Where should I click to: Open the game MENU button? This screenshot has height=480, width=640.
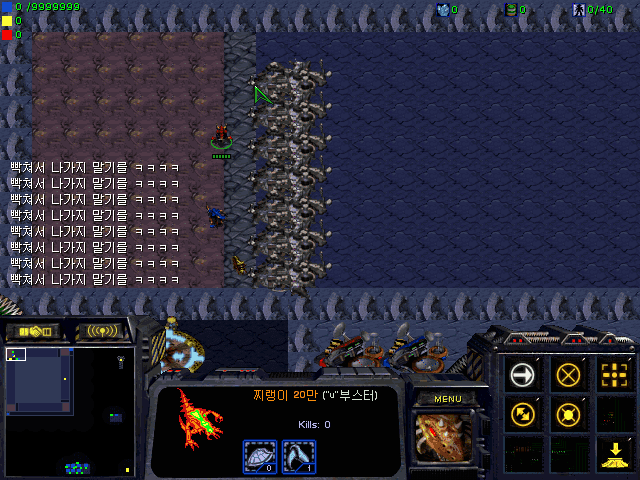click(x=447, y=399)
